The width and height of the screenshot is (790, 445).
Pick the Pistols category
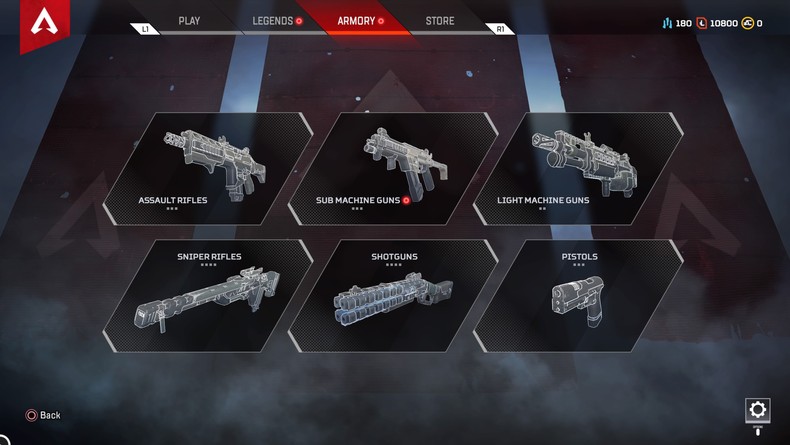tap(578, 296)
